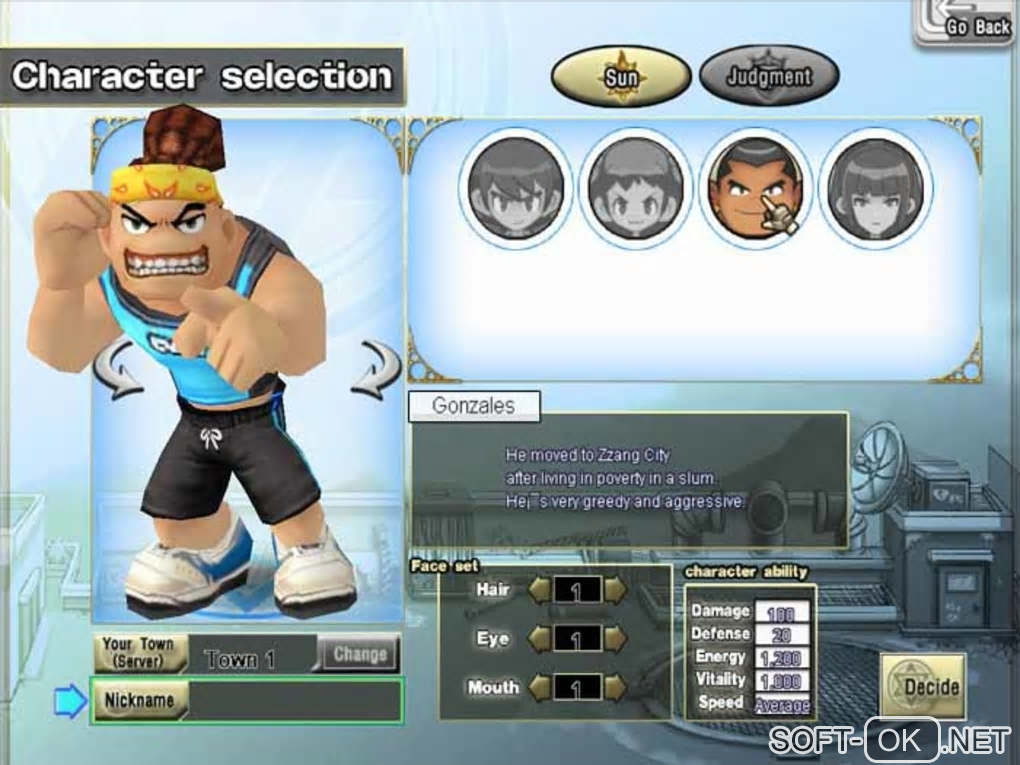Select next Hair style
Viewport: 1020px width, 765px height.
click(x=615, y=590)
